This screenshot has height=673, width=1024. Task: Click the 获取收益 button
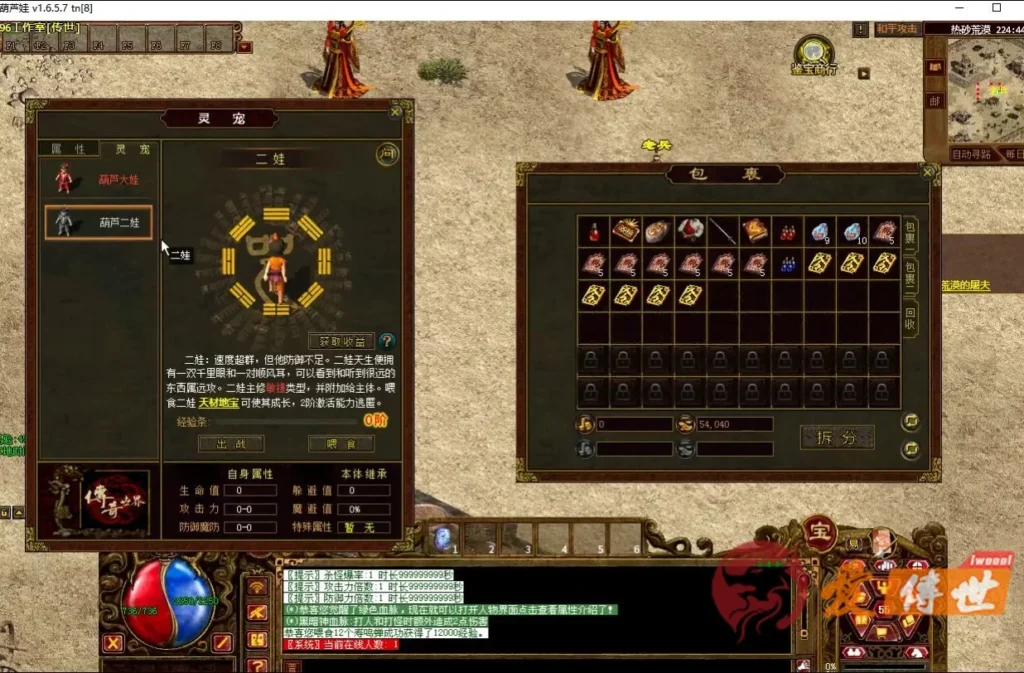(x=341, y=341)
